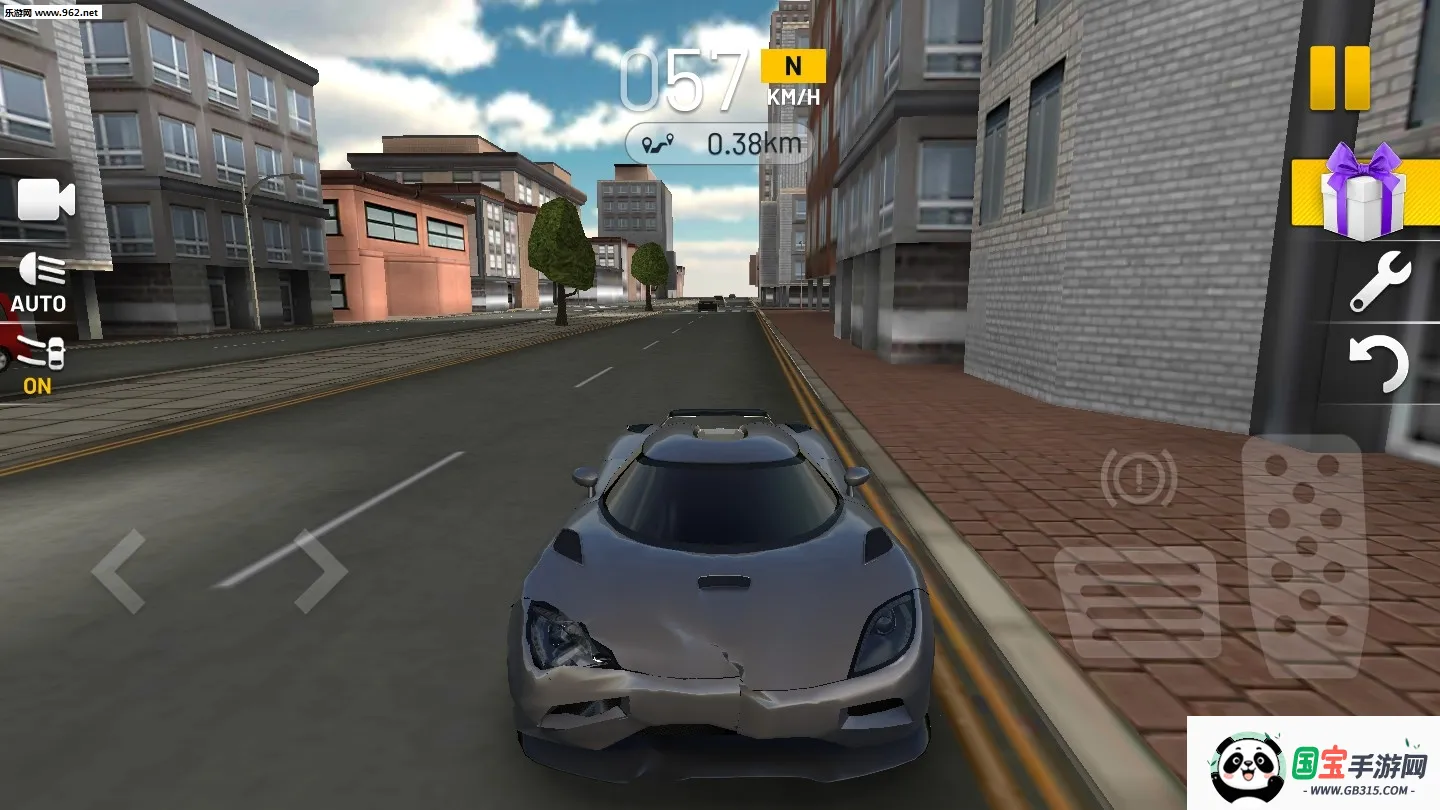This screenshot has width=1440, height=810.
Task: Tap the distance tracker showing 0.38km
Action: [749, 142]
